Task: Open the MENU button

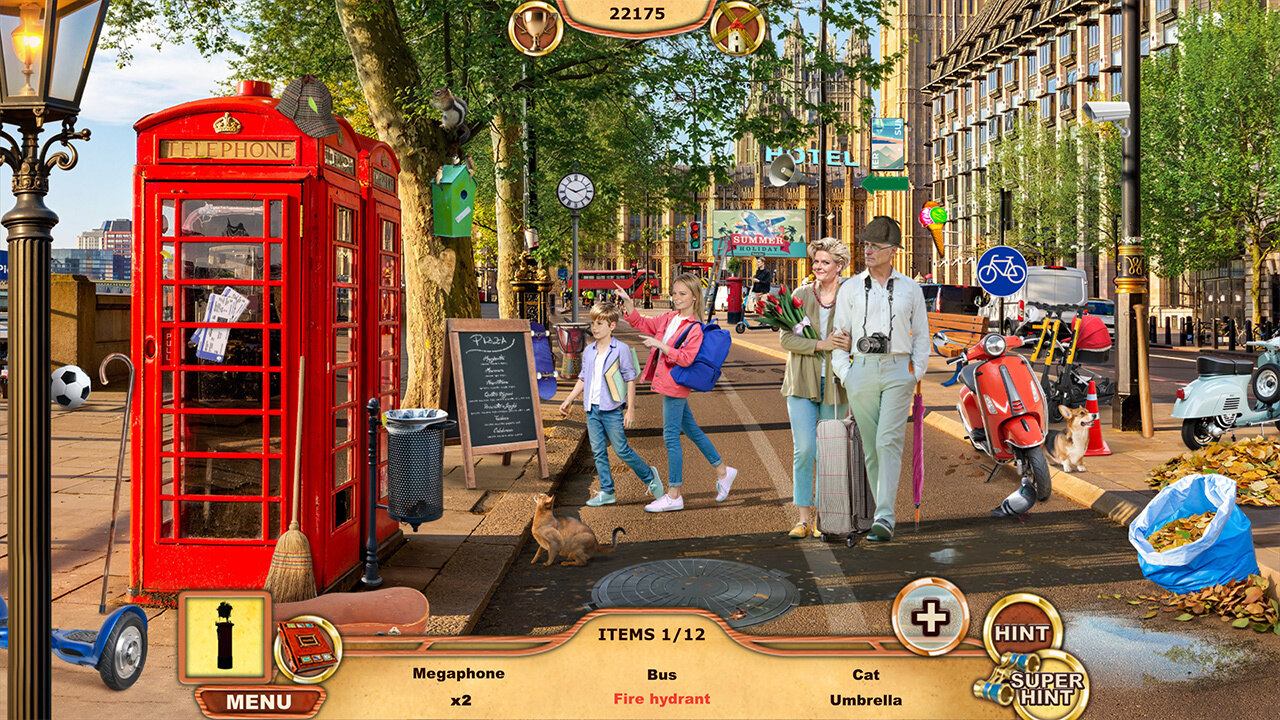Action: [x=258, y=701]
